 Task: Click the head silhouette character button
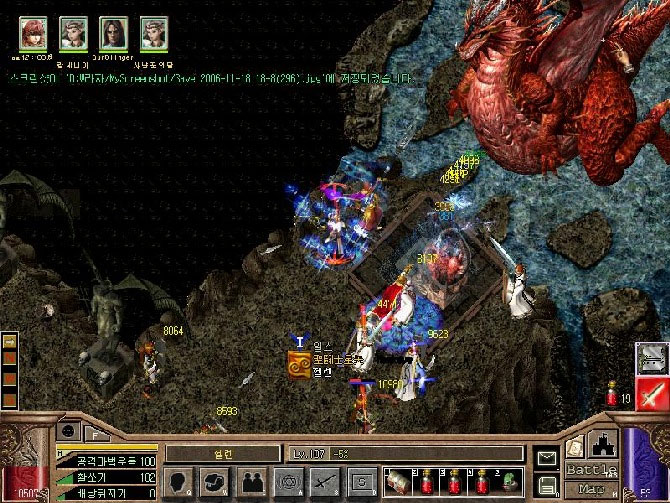coord(178,482)
